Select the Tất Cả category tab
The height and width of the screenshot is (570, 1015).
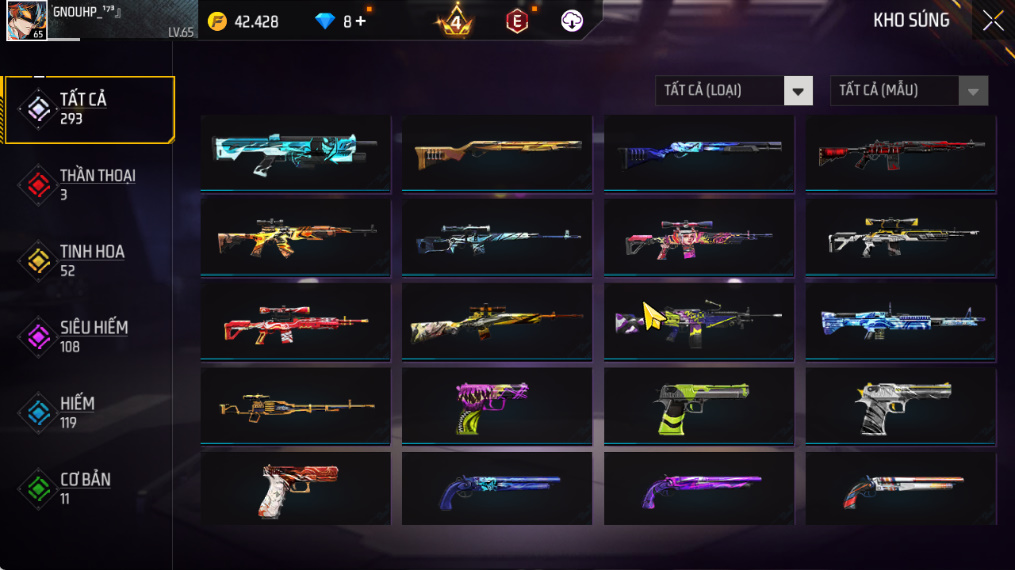pos(88,109)
